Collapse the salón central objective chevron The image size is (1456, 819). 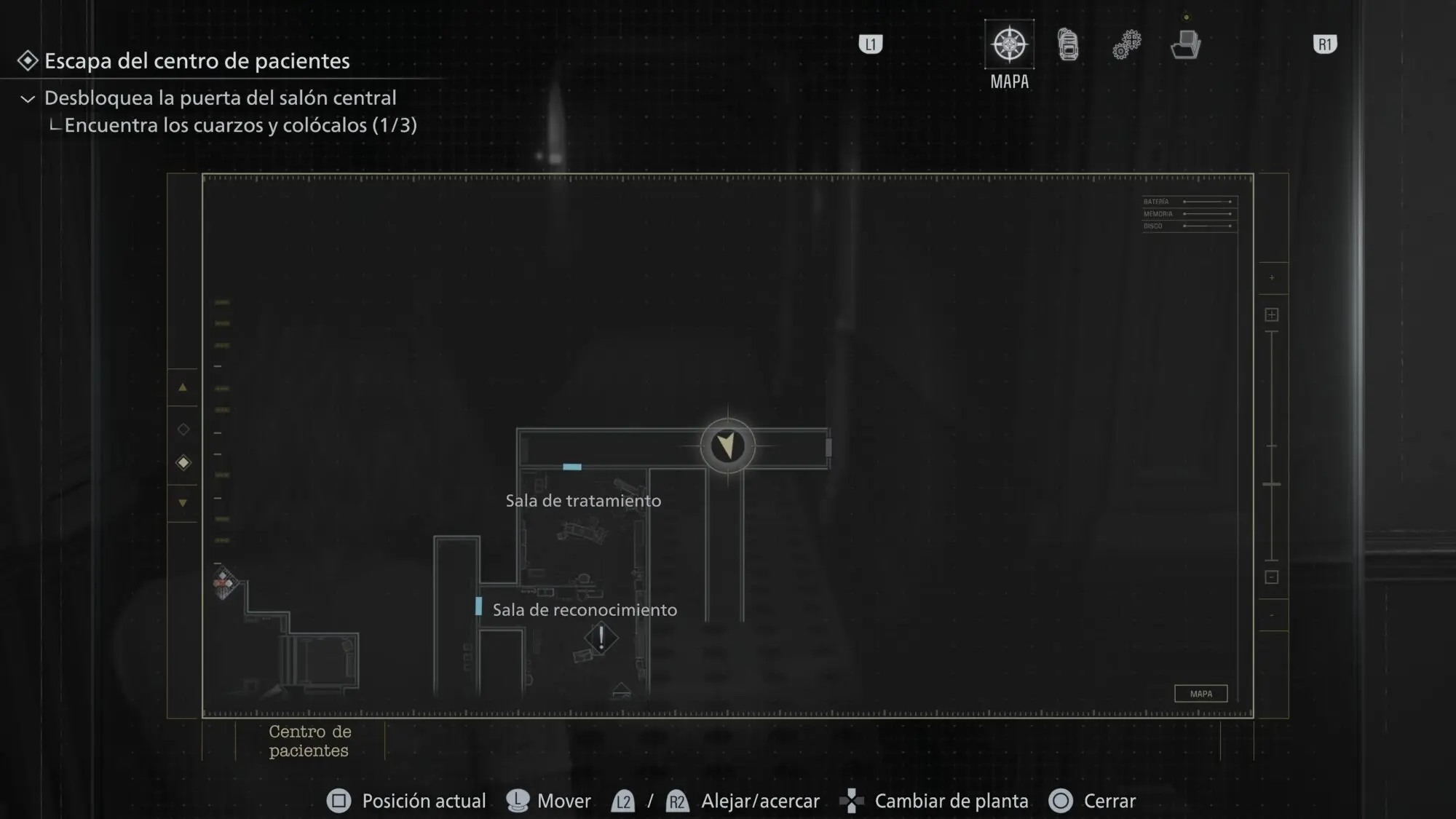[x=28, y=98]
